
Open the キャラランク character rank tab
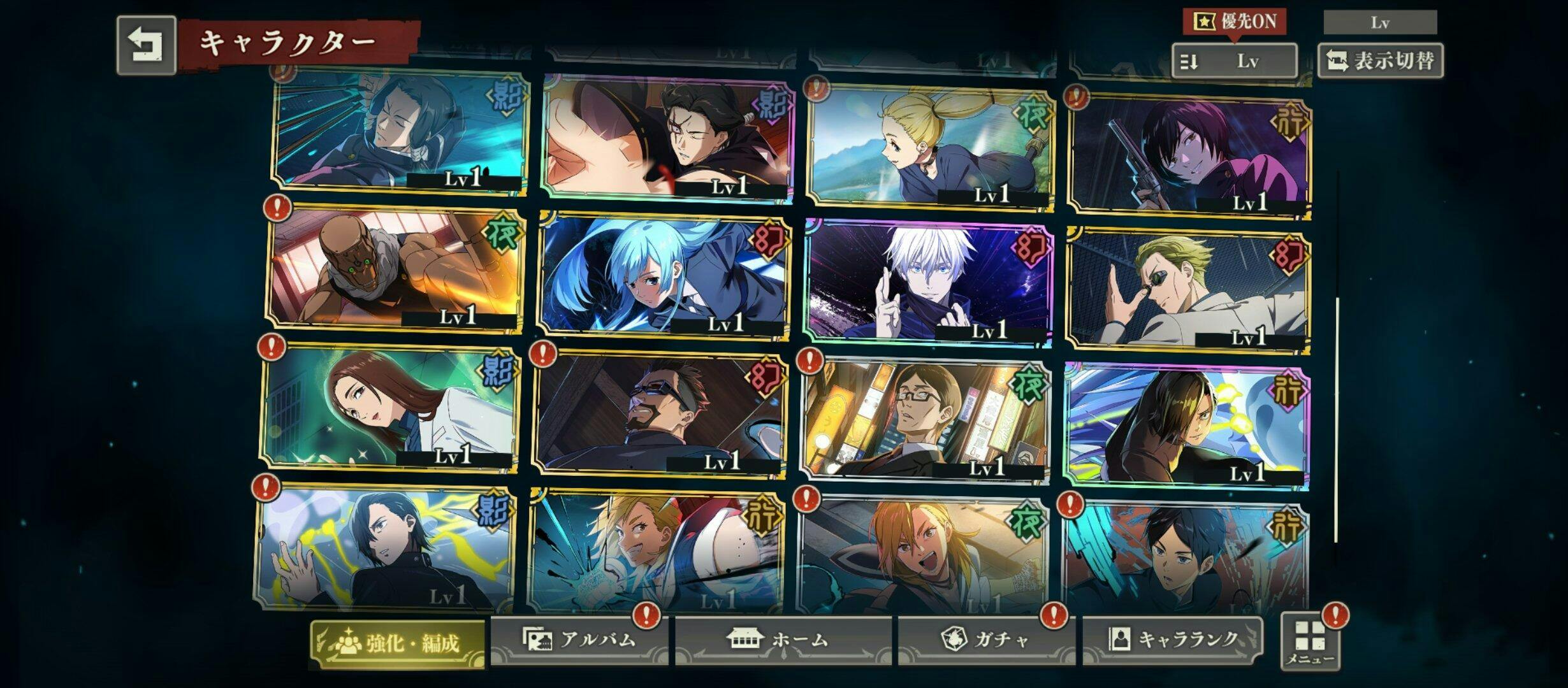point(1172,638)
